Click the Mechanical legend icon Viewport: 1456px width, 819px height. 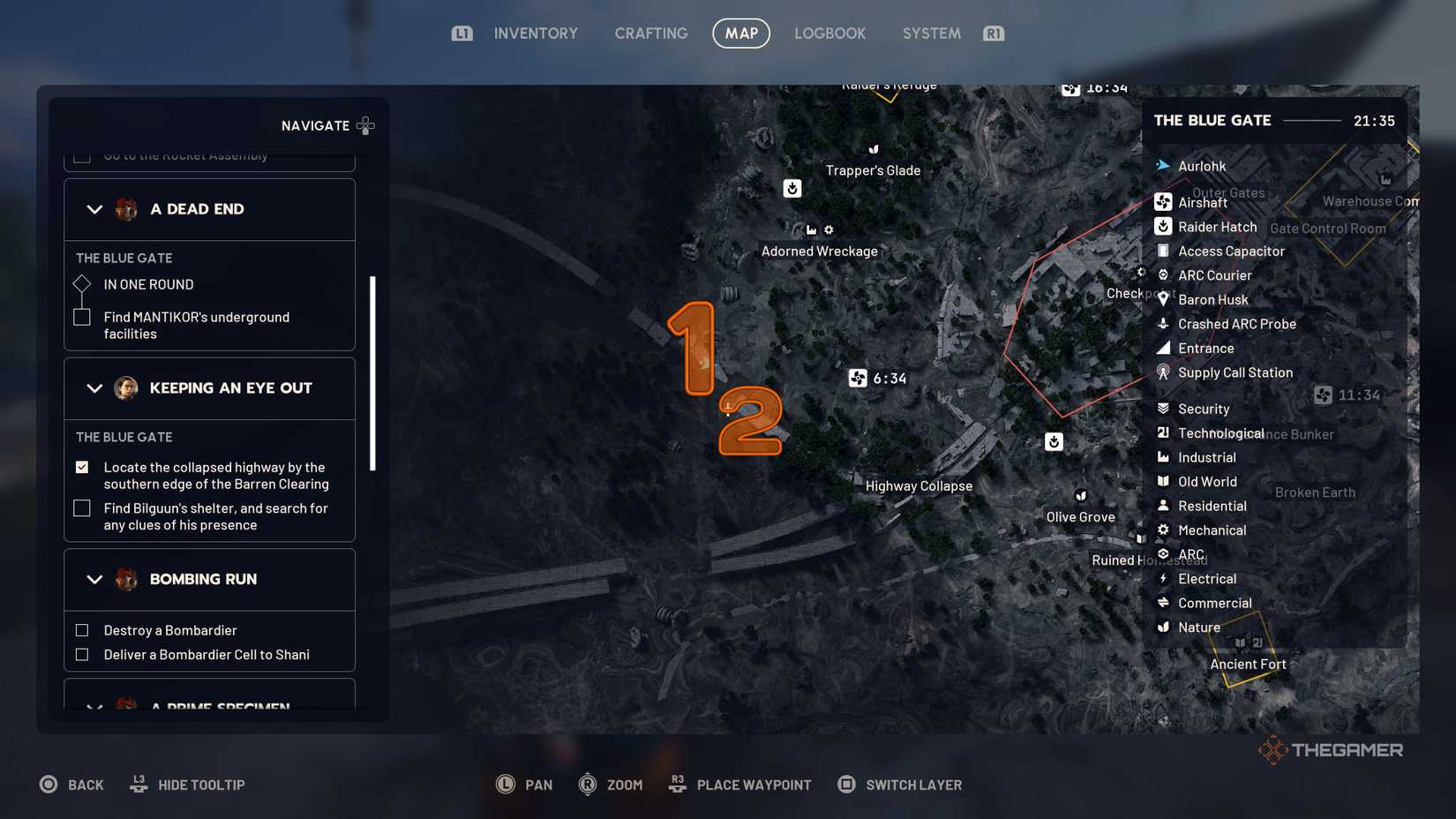[x=1163, y=530]
